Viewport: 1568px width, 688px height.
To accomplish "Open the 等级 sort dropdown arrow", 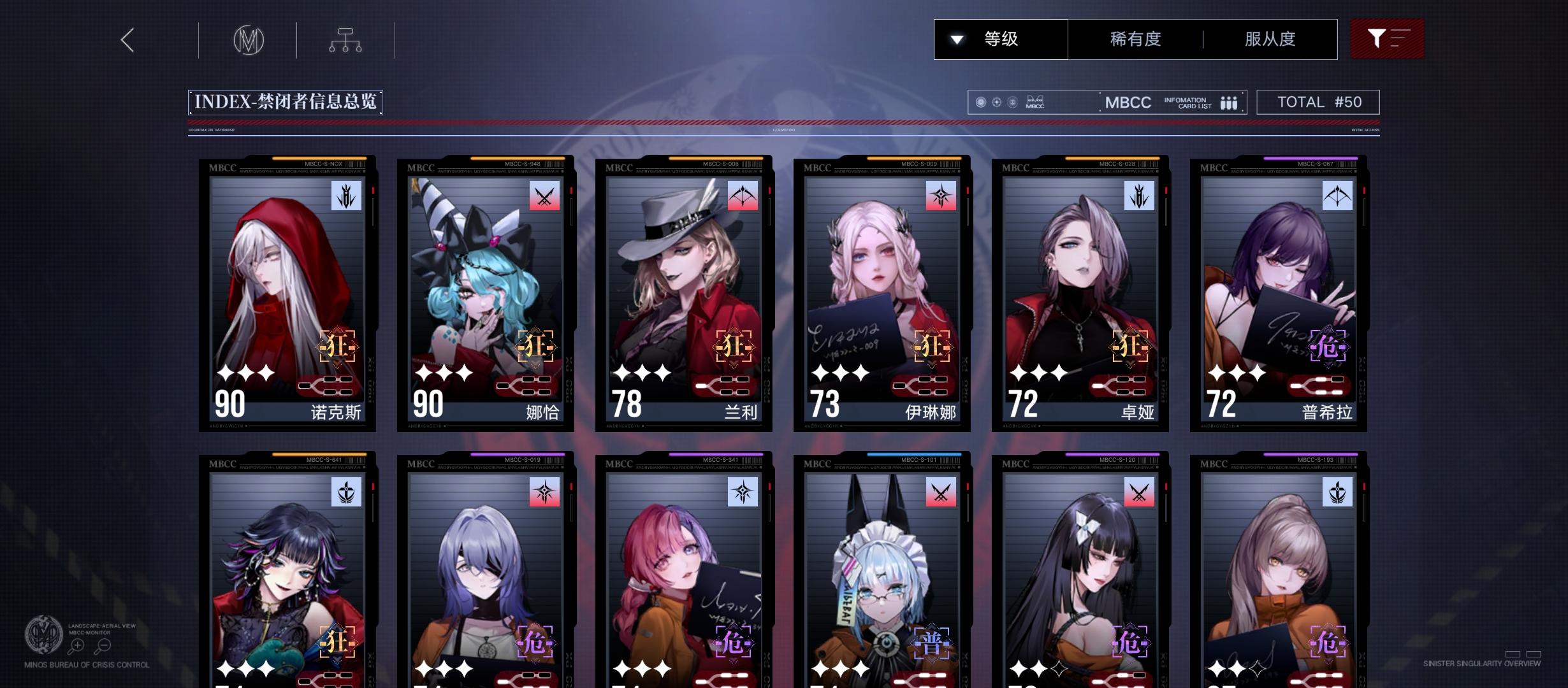I will (x=955, y=39).
